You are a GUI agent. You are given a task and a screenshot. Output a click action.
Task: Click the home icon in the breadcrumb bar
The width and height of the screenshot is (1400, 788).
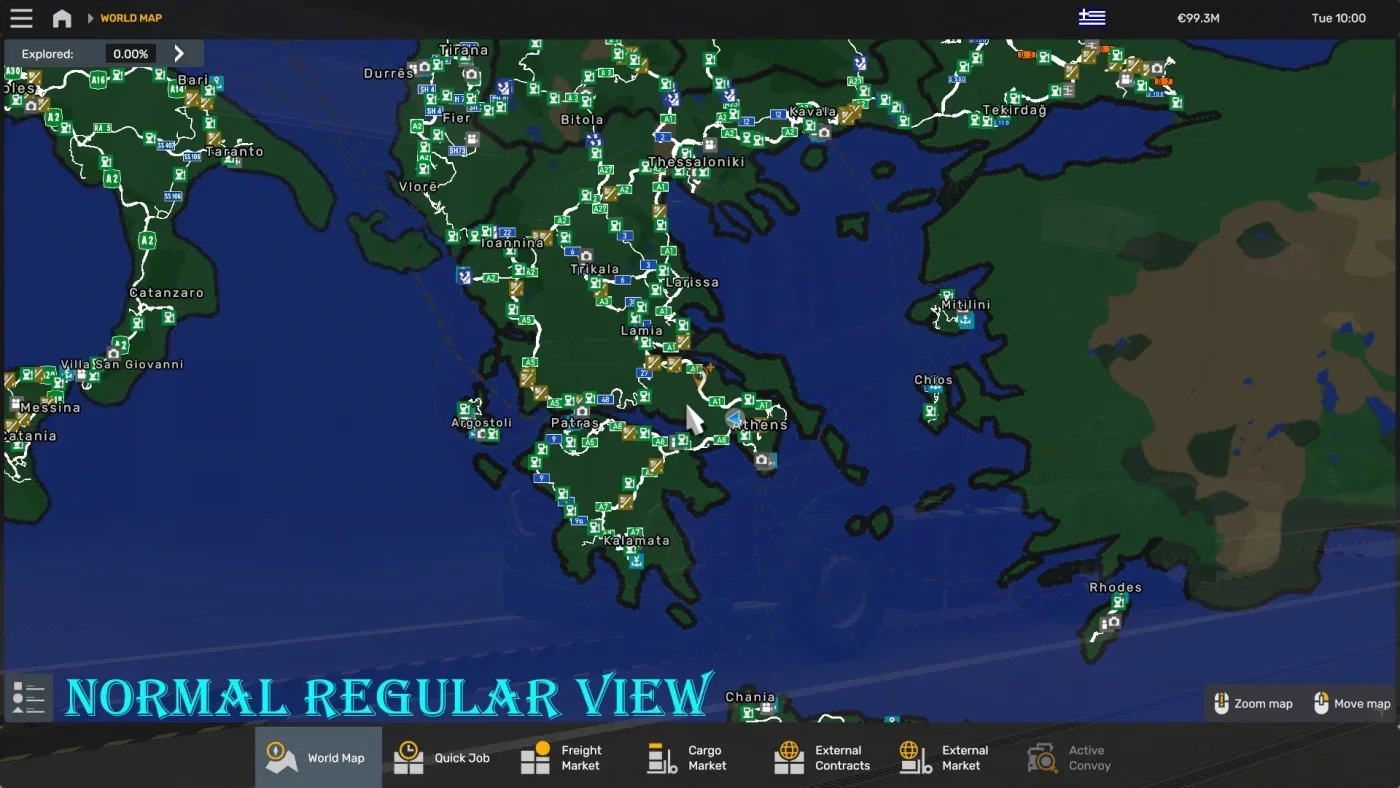[62, 17]
